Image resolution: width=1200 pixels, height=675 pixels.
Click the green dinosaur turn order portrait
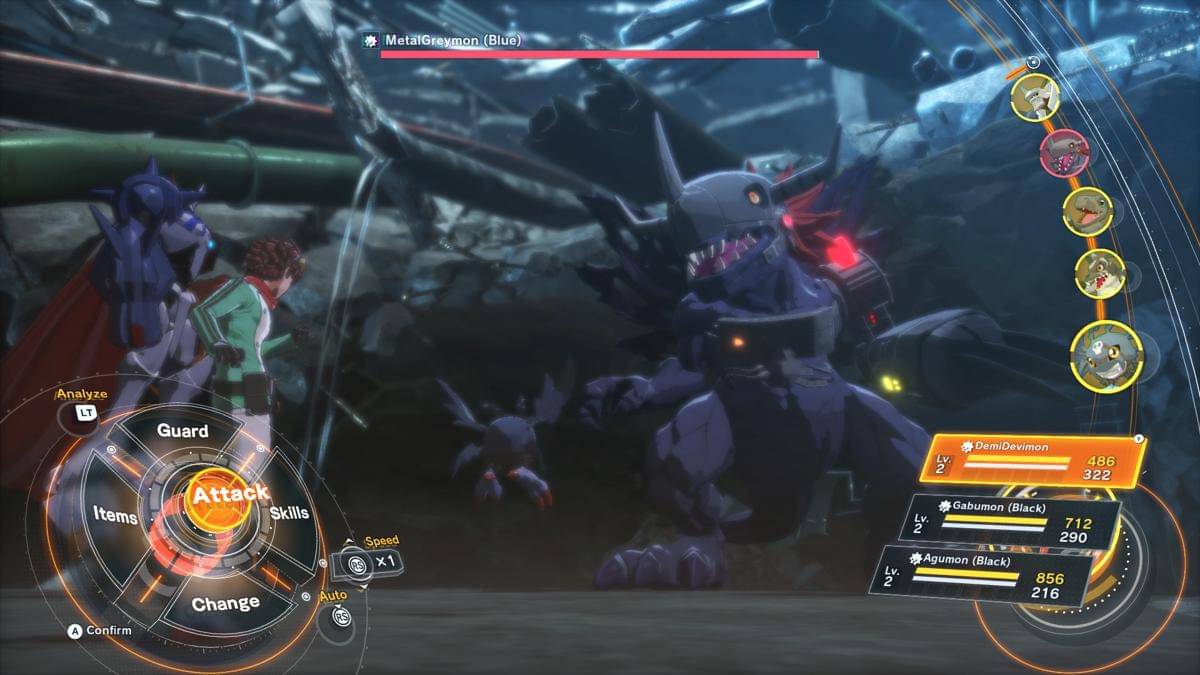[1087, 212]
